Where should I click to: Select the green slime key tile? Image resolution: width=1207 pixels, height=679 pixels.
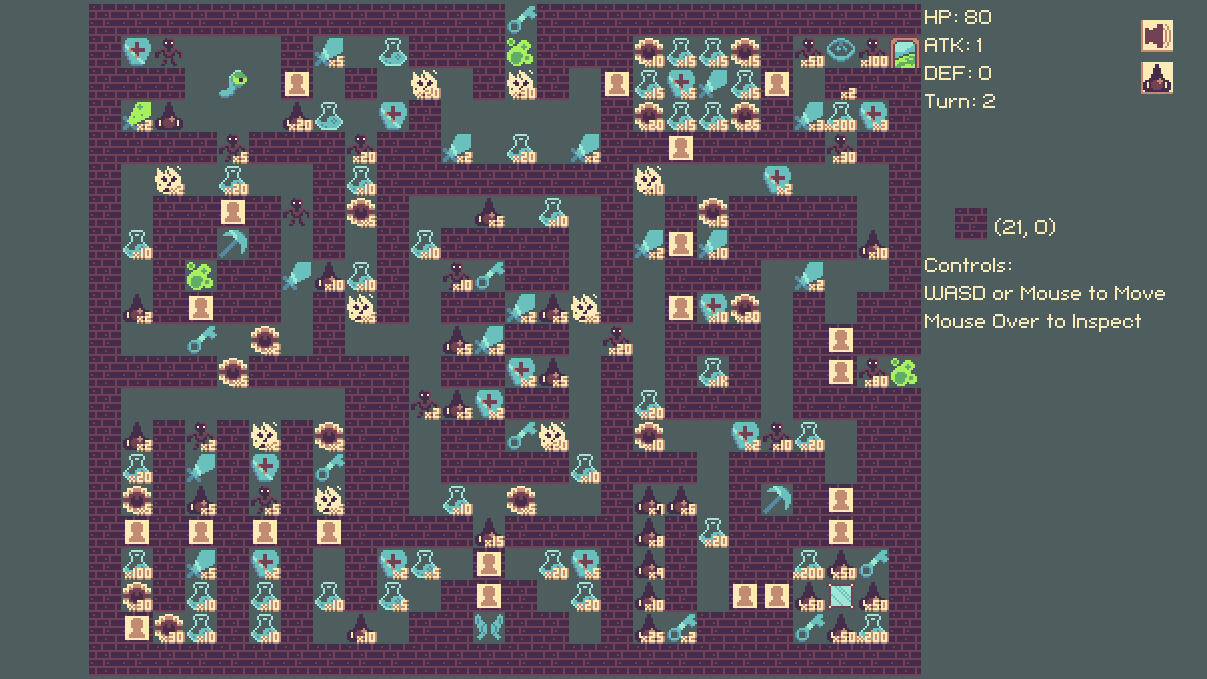pos(234,82)
